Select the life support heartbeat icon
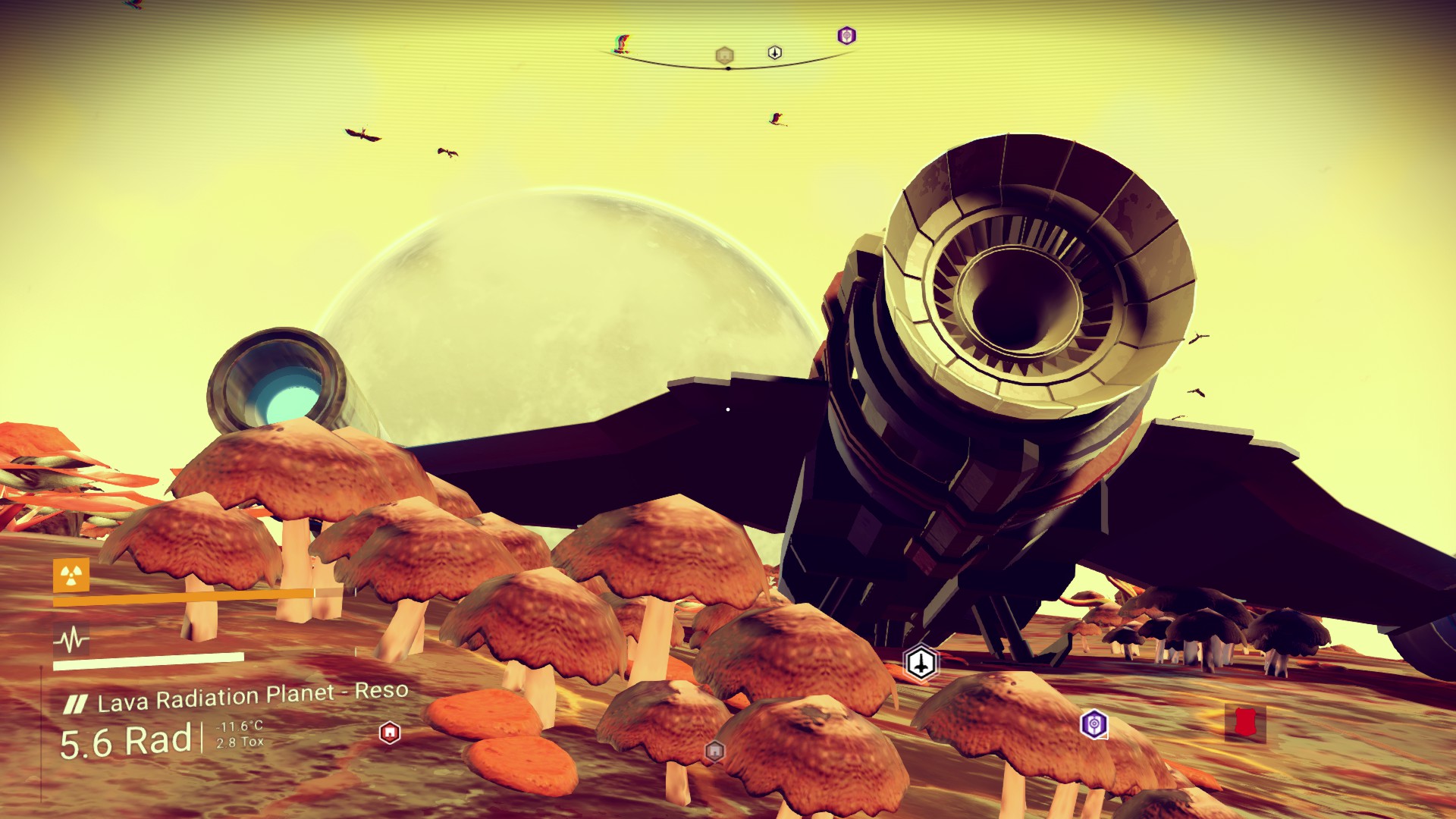The image size is (1456, 819). point(71,641)
